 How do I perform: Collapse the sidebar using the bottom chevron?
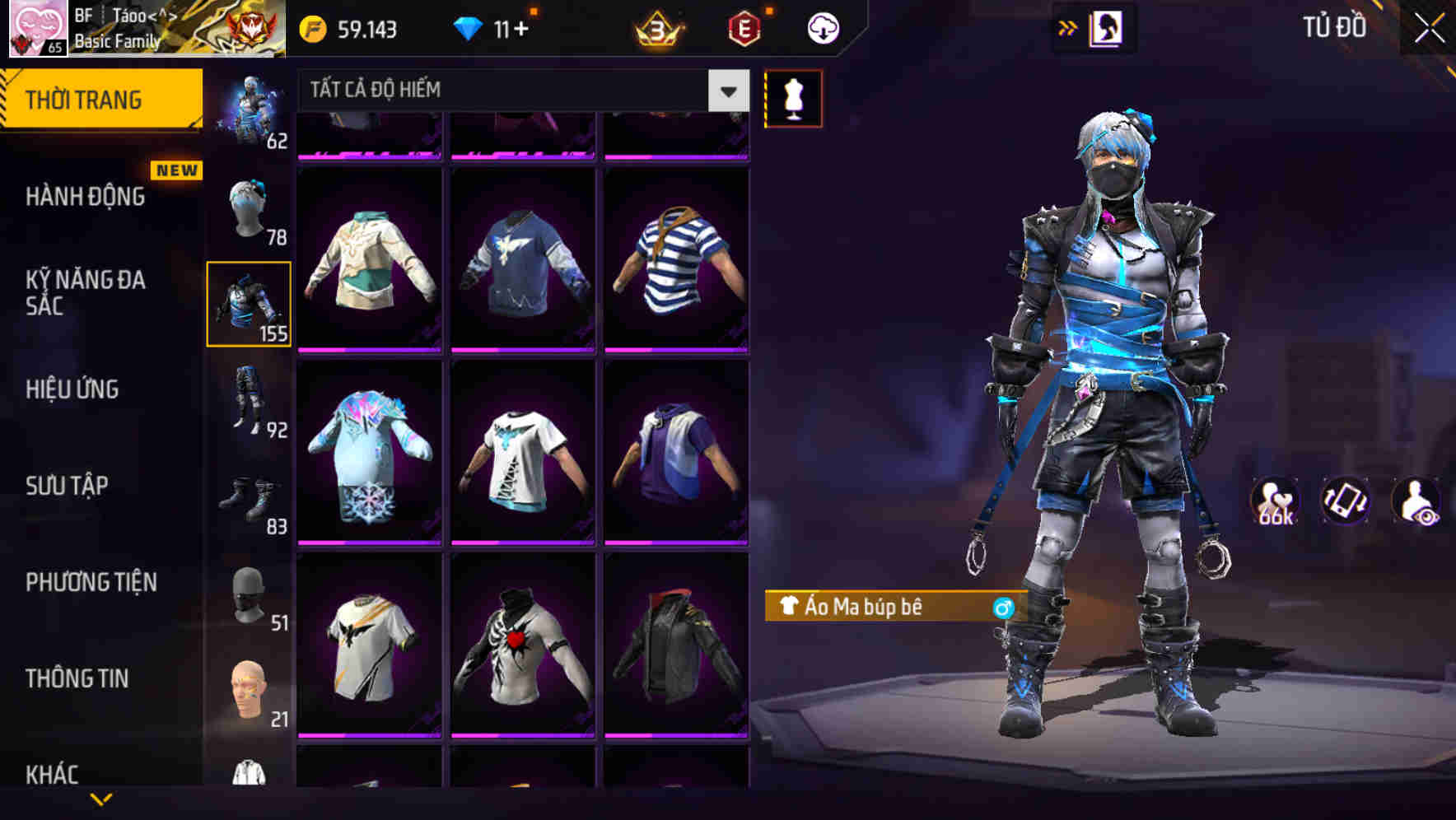pos(103,800)
